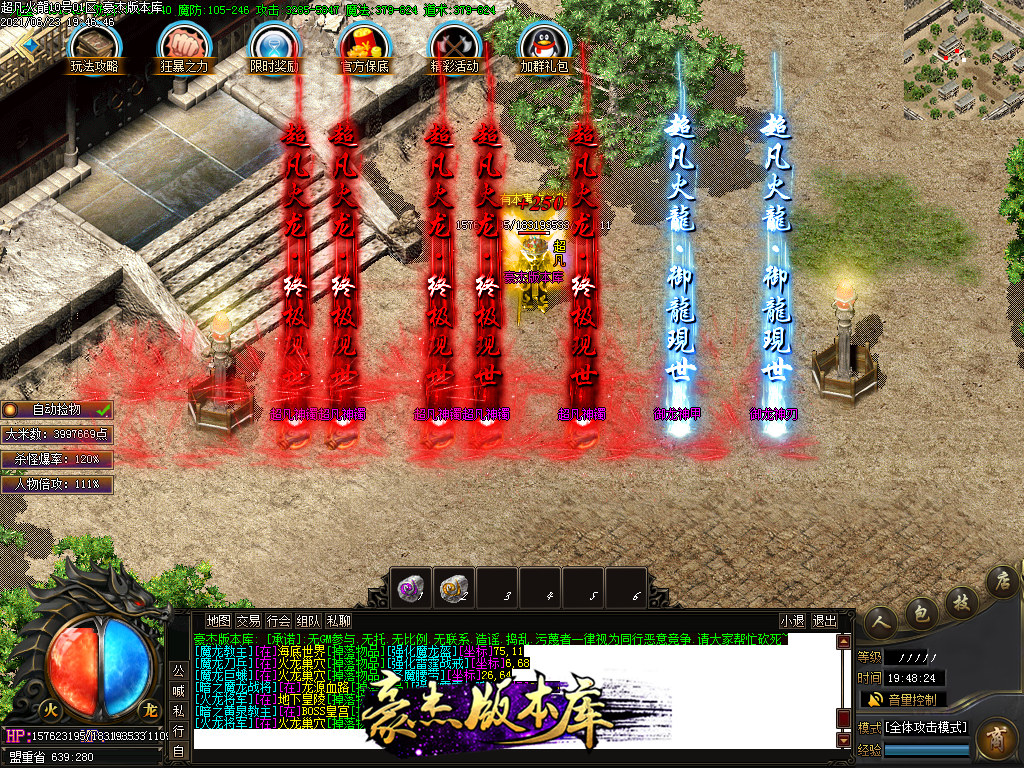Switch to the 私聊 private chat tab
1024x768 pixels.
pyautogui.click(x=339, y=621)
